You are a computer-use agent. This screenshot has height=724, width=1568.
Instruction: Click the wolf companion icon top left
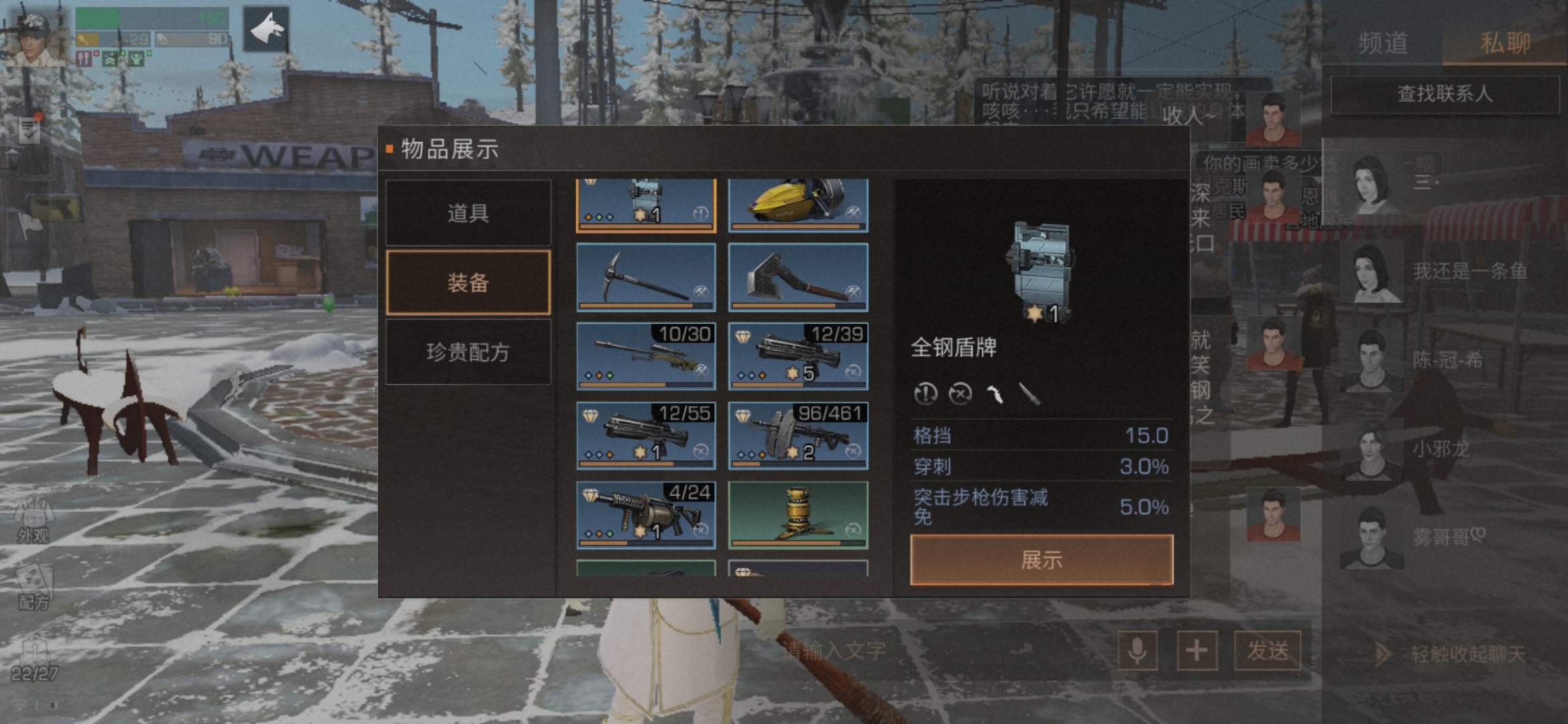point(267,30)
